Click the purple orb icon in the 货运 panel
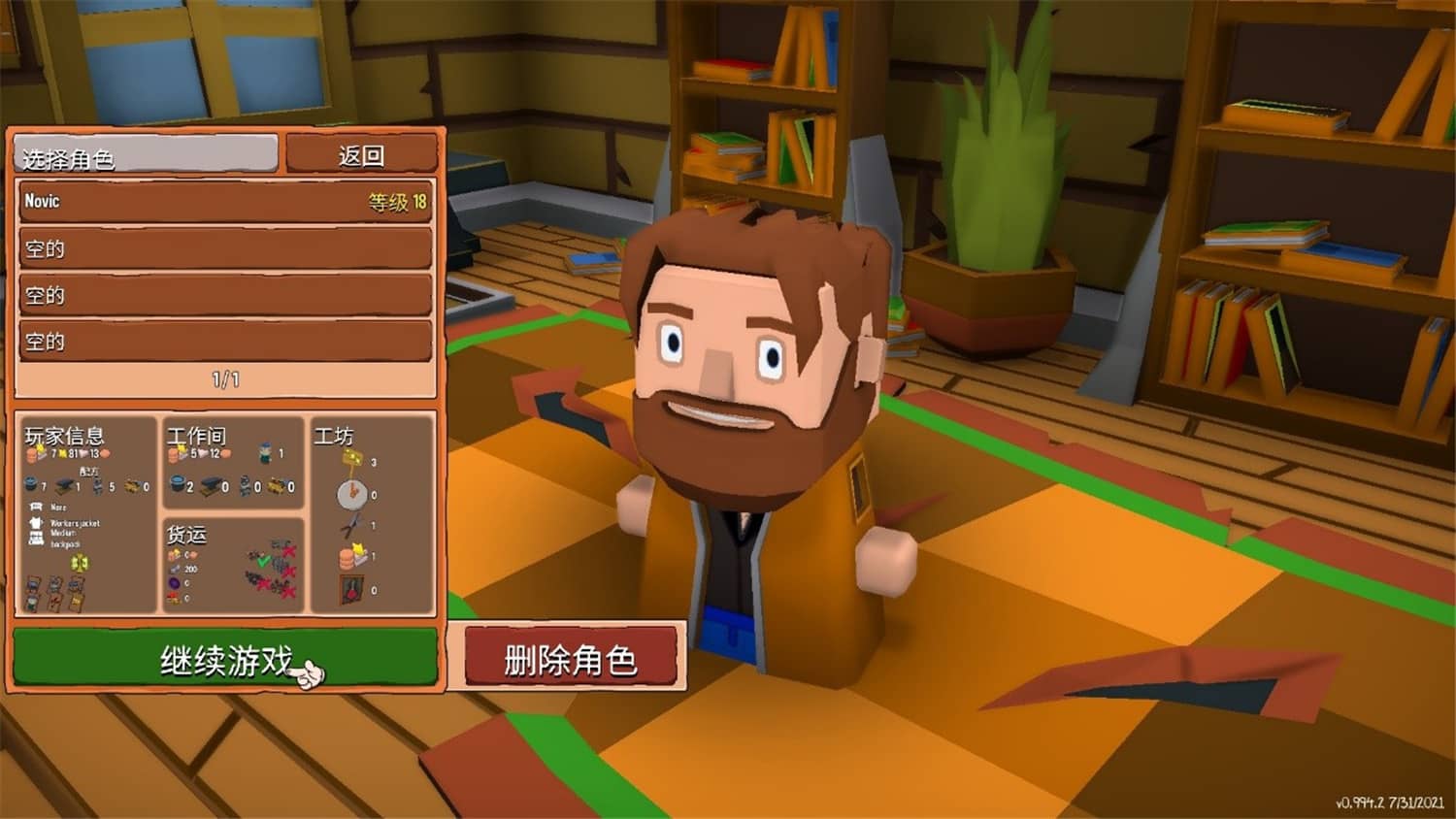The height and width of the screenshot is (819, 1456). coord(175,583)
